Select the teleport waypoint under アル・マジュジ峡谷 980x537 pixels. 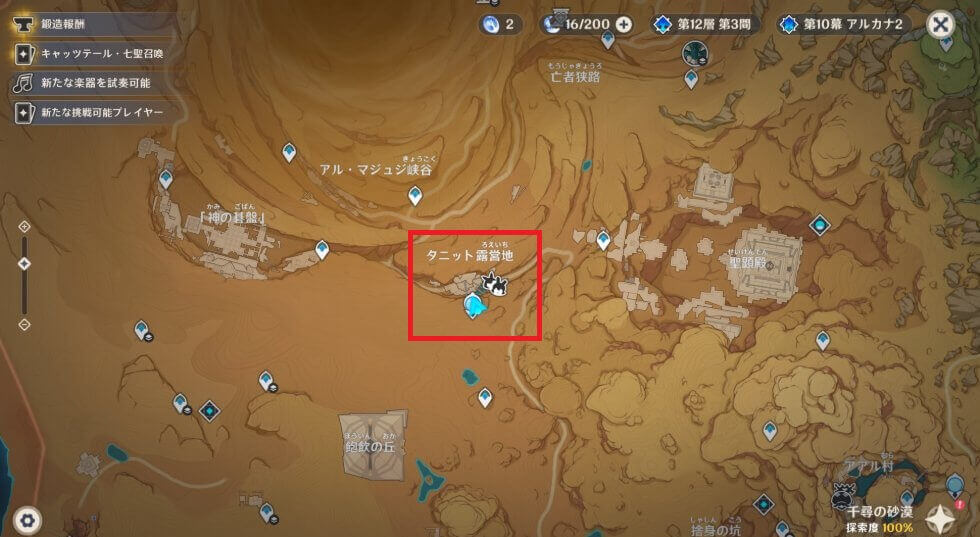(x=415, y=196)
